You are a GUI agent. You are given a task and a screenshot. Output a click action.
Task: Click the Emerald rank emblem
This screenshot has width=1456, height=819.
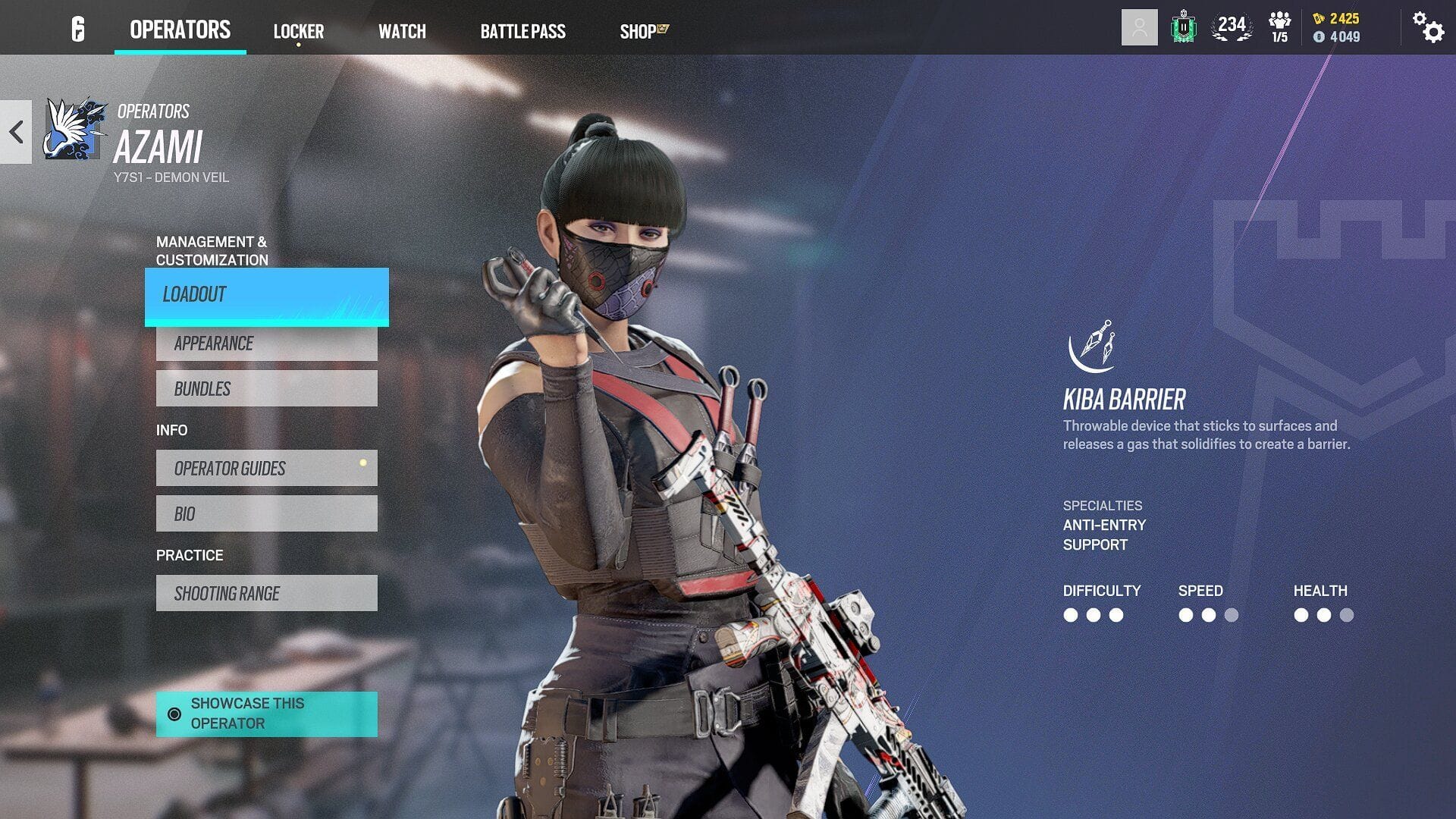(1183, 28)
